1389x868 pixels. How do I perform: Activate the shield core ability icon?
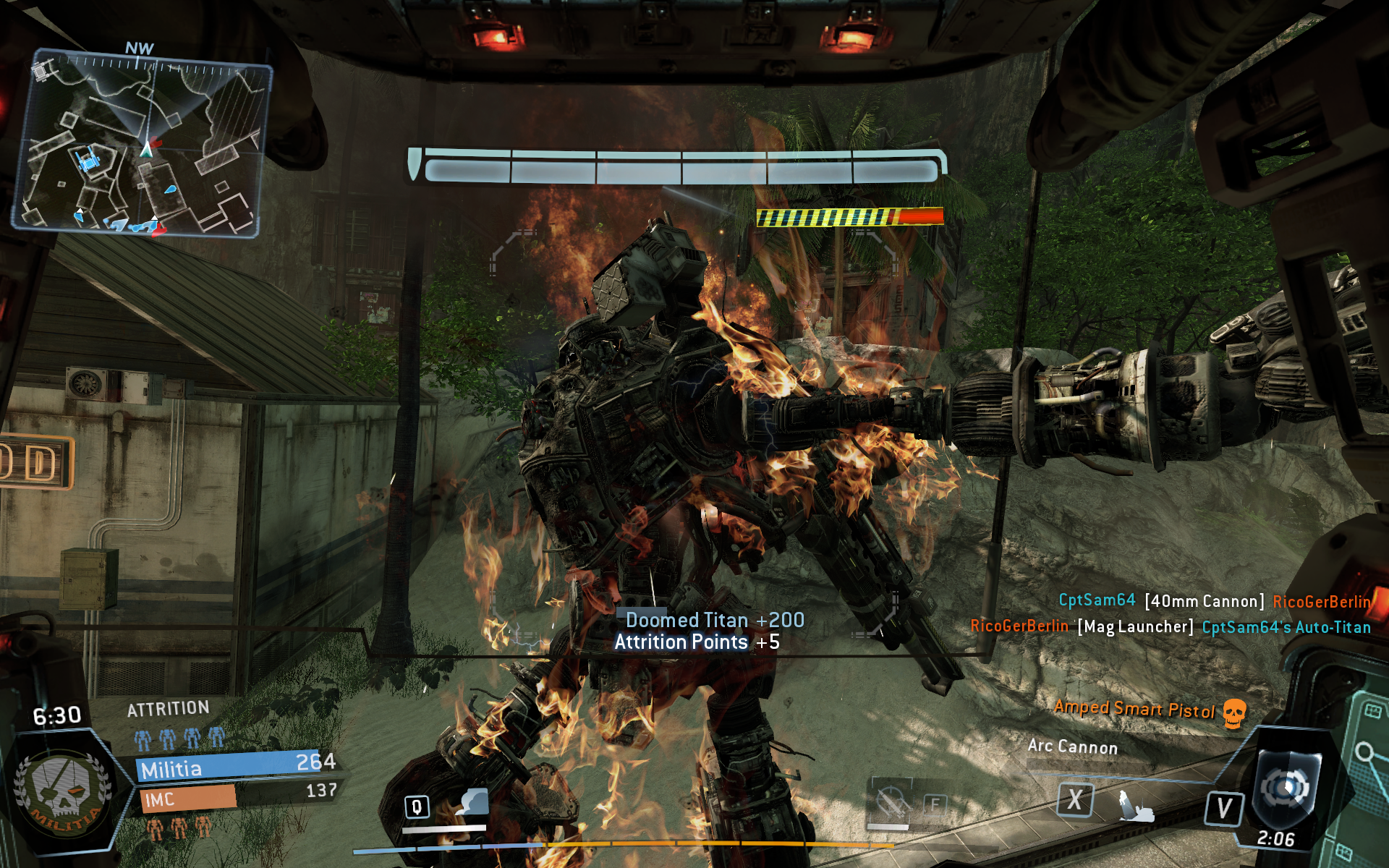tap(1286, 788)
